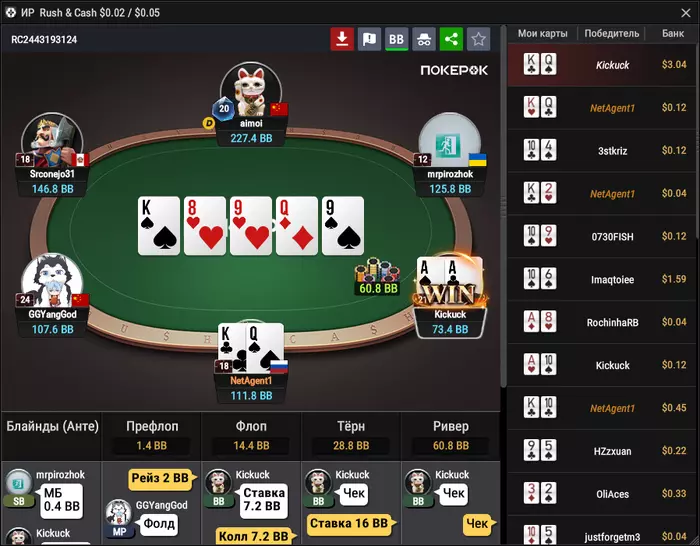Viewport: 700px width, 546px height.
Task: Download the hand with the red button
Action: (x=342, y=39)
